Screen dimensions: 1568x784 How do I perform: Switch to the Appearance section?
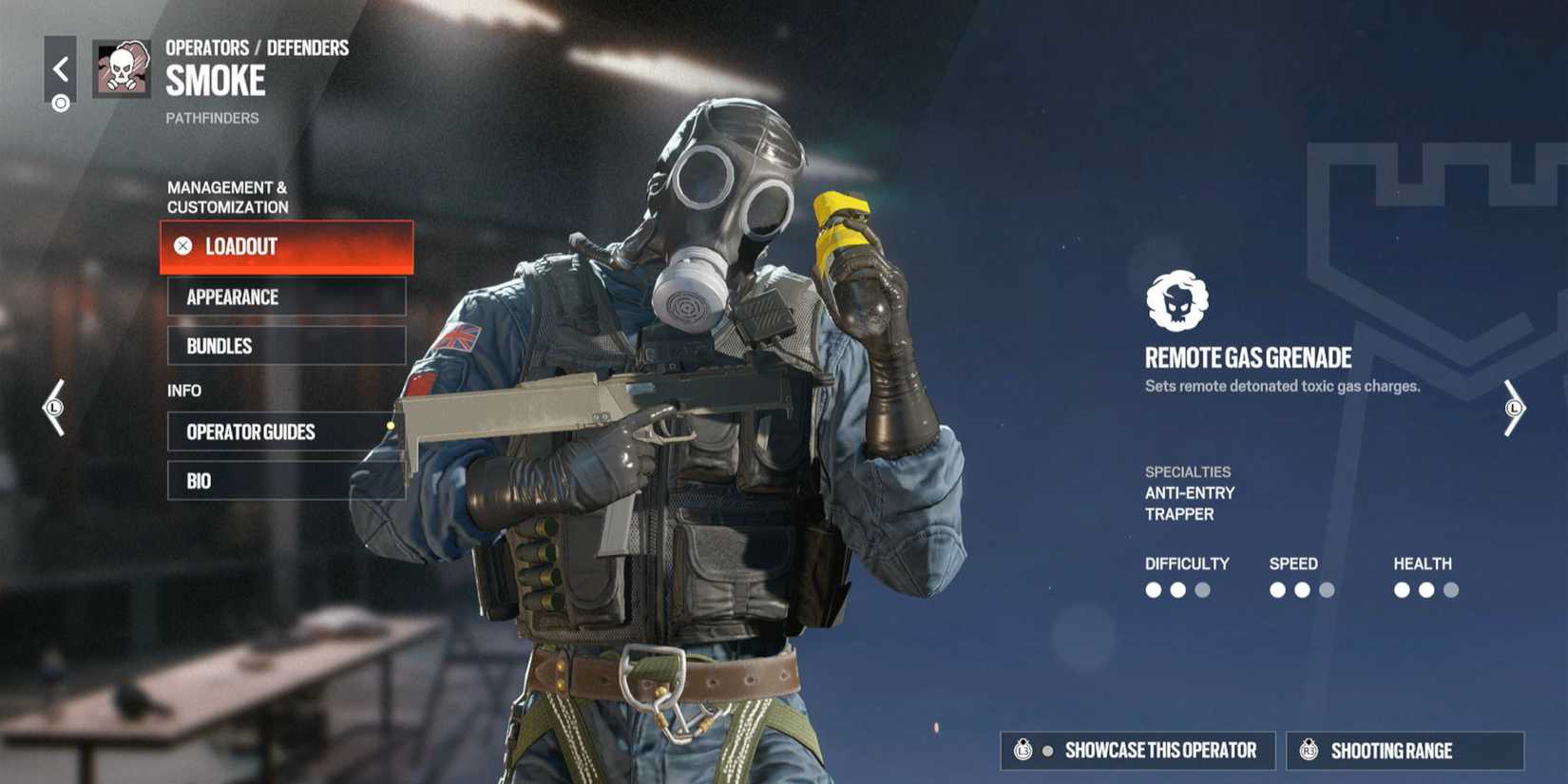click(x=285, y=297)
